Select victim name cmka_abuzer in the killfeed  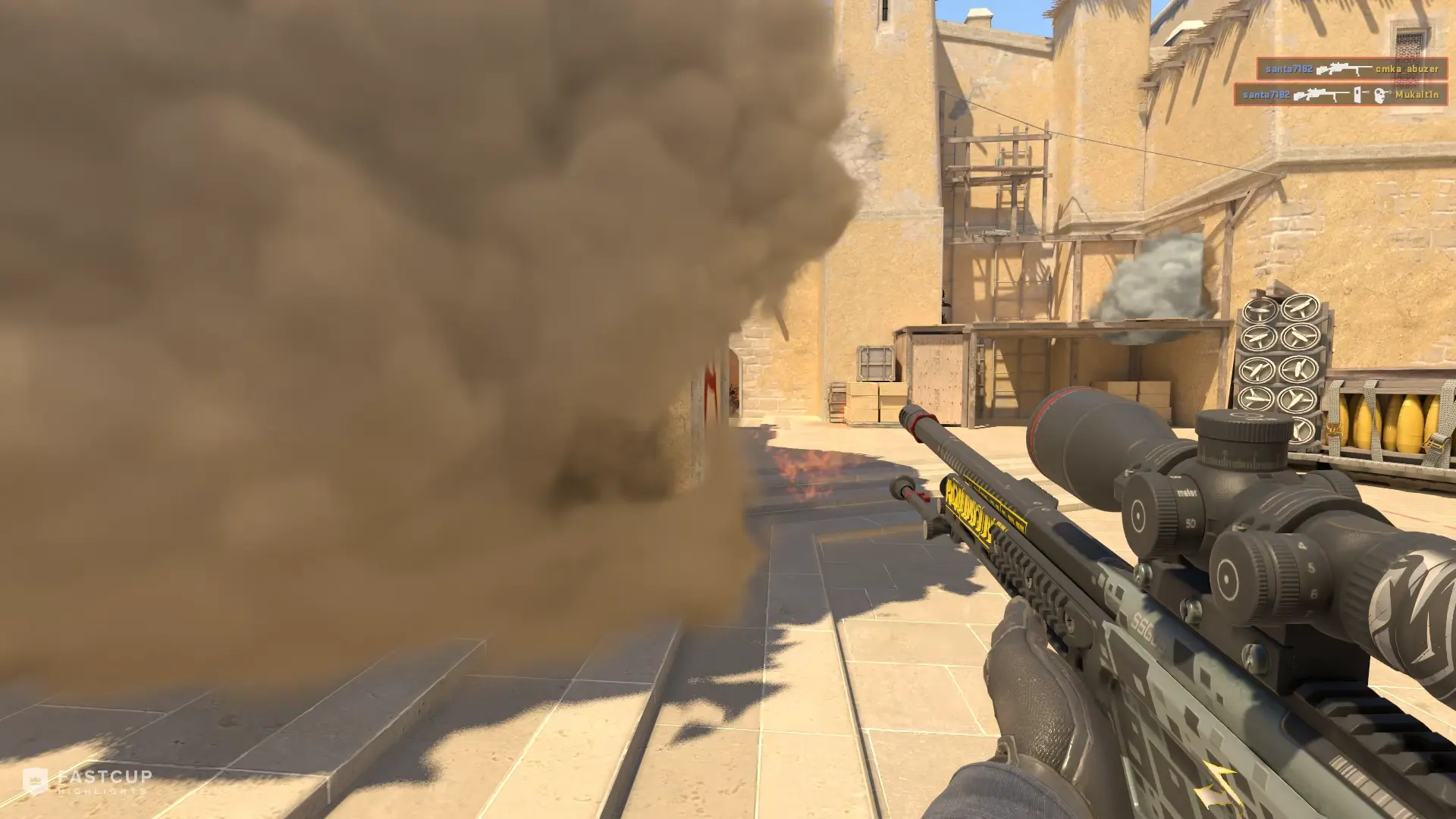pyautogui.click(x=1407, y=70)
